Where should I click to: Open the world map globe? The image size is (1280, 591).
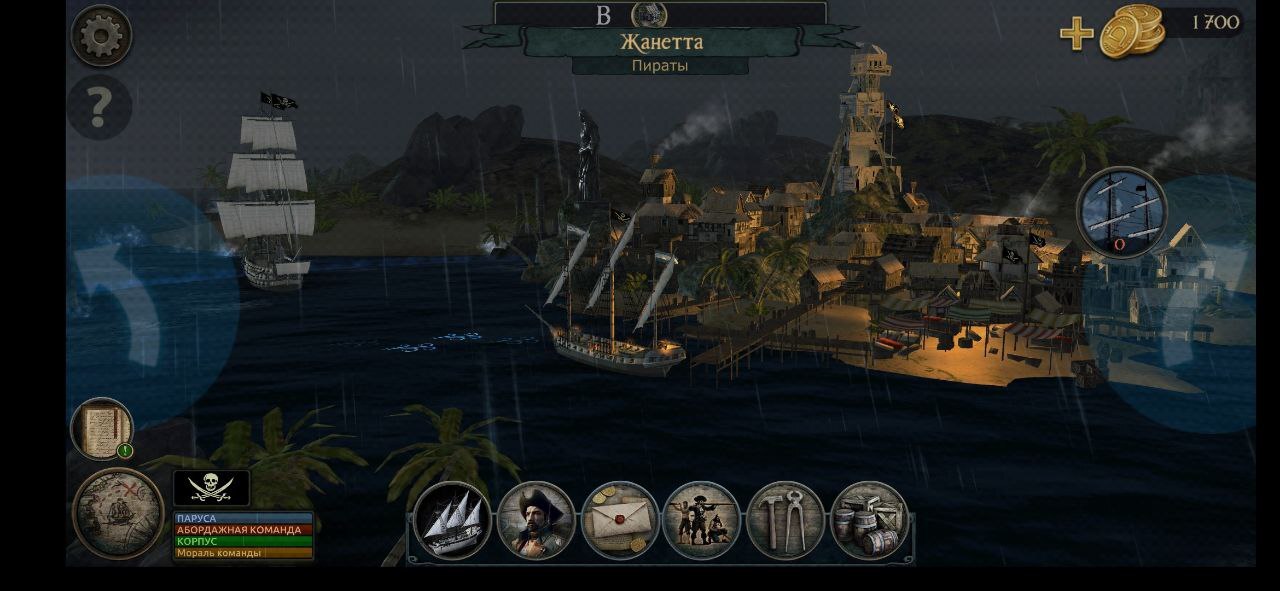click(118, 513)
